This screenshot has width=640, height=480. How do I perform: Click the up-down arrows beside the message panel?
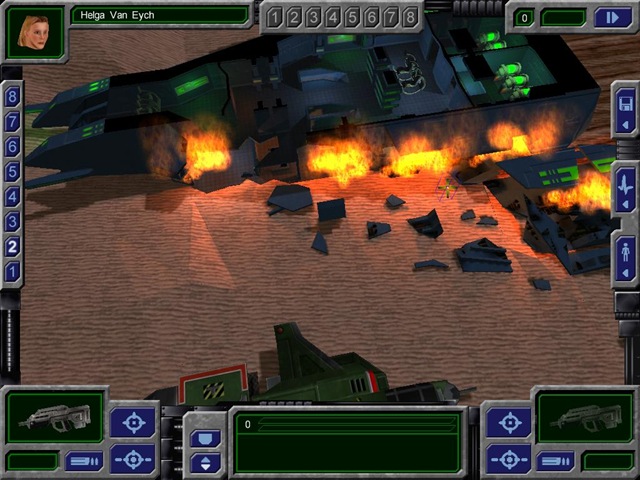(206, 462)
